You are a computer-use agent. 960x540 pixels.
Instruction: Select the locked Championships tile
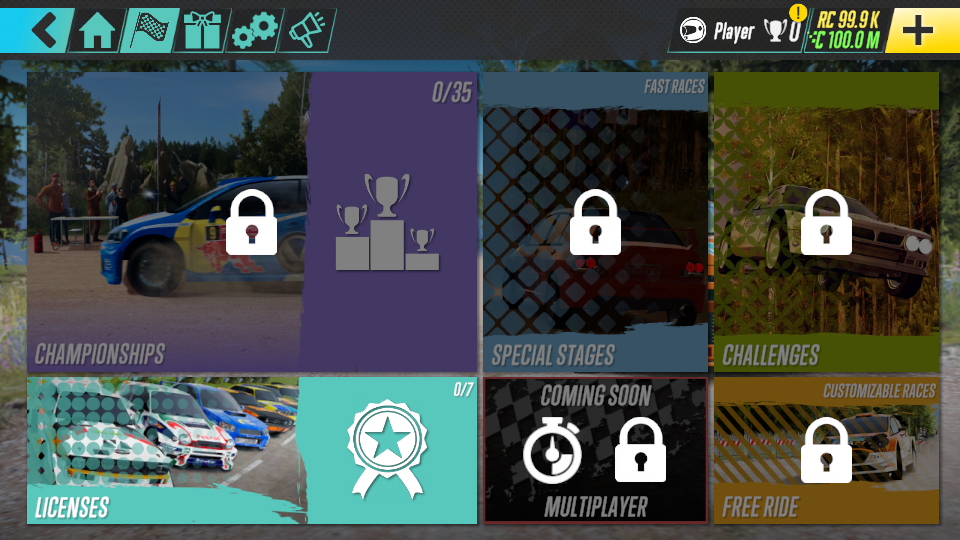pos(252,221)
